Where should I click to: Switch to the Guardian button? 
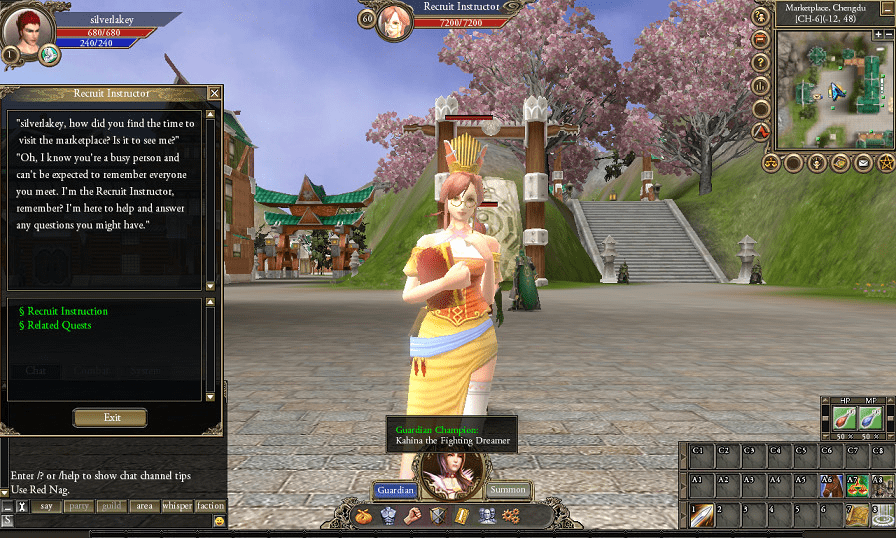point(395,490)
